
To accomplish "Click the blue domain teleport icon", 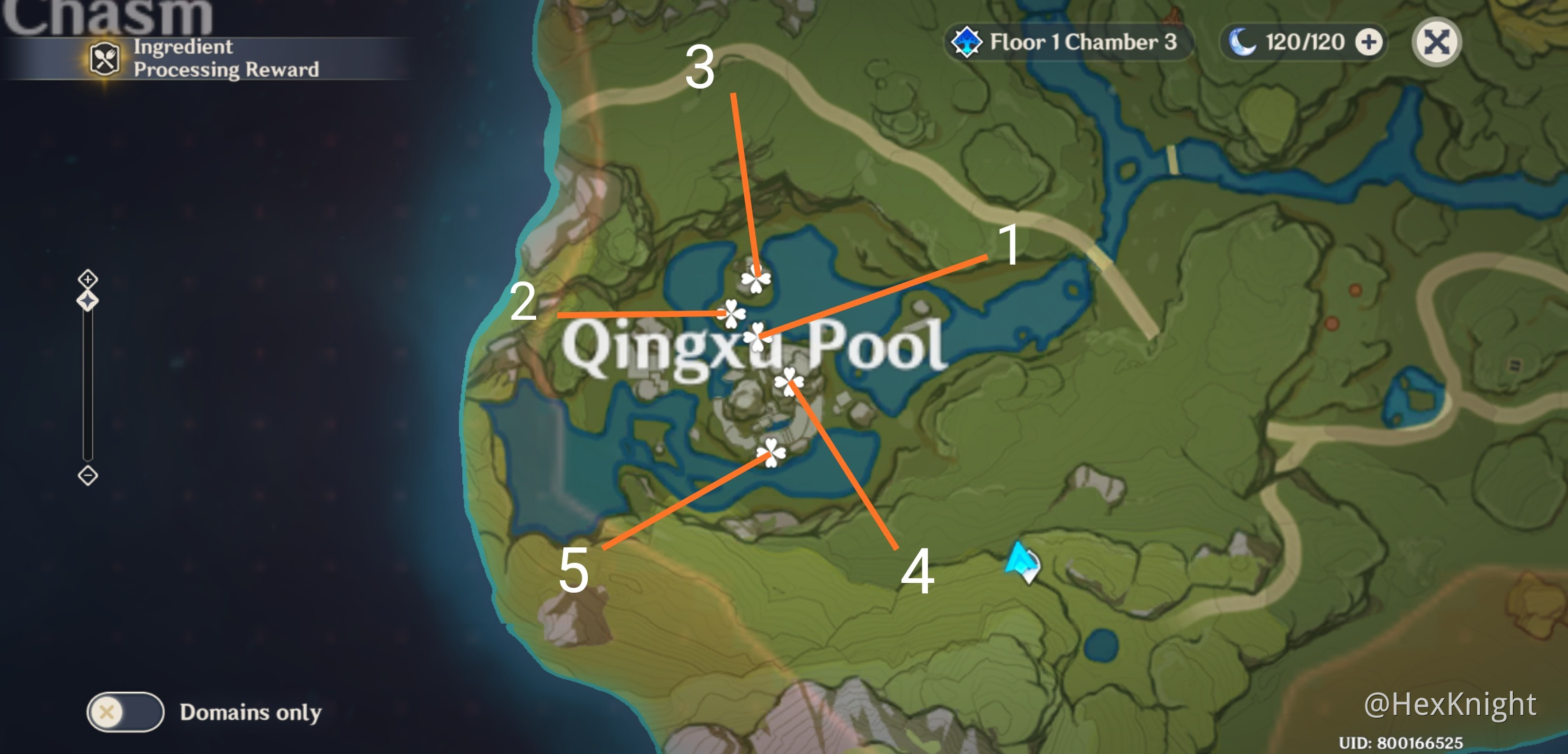I will coord(968,42).
